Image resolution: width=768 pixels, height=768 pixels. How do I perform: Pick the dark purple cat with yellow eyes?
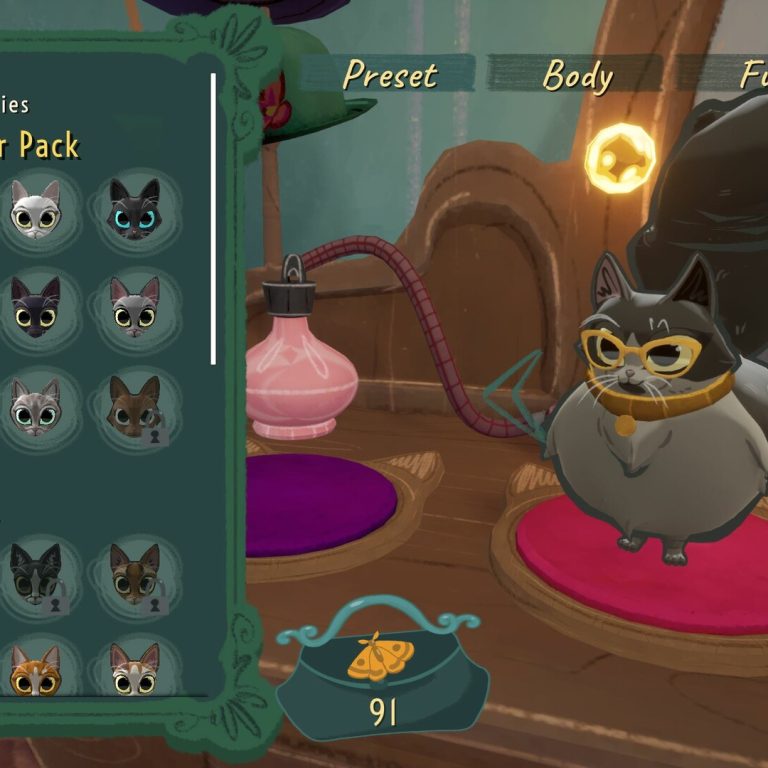tap(35, 306)
